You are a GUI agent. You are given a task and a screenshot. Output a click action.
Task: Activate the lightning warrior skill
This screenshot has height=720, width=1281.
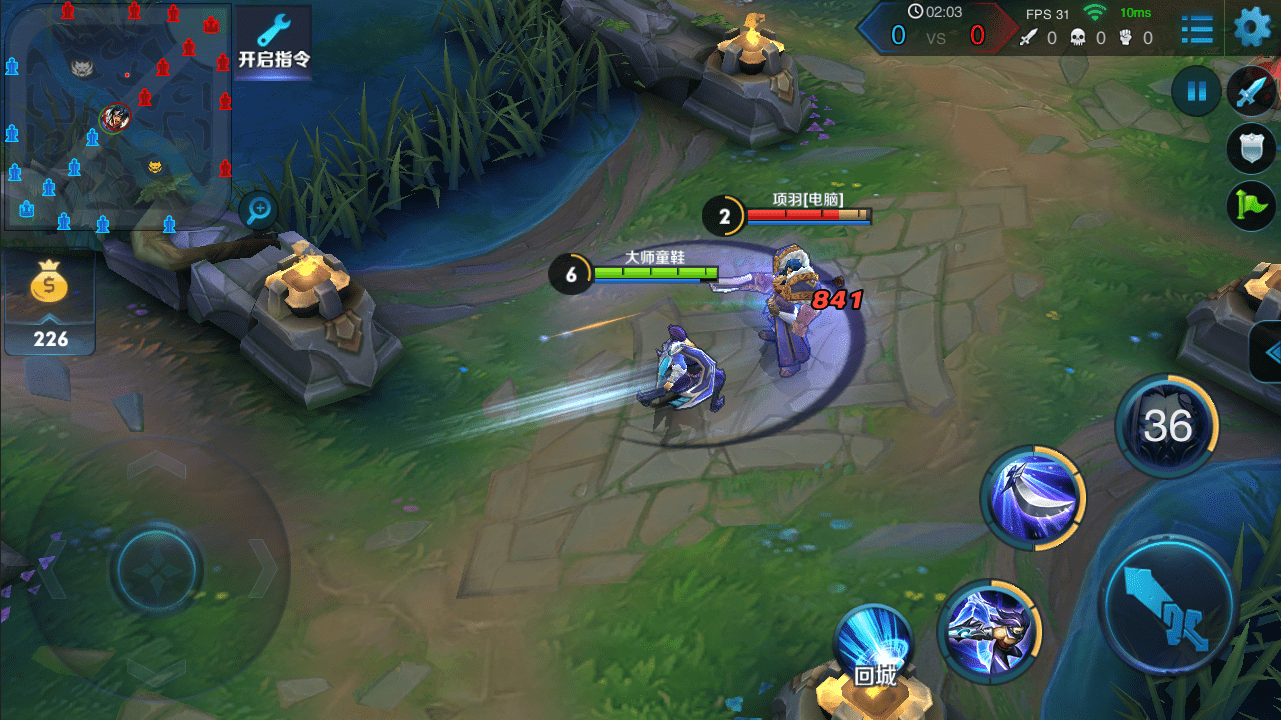(x=988, y=631)
